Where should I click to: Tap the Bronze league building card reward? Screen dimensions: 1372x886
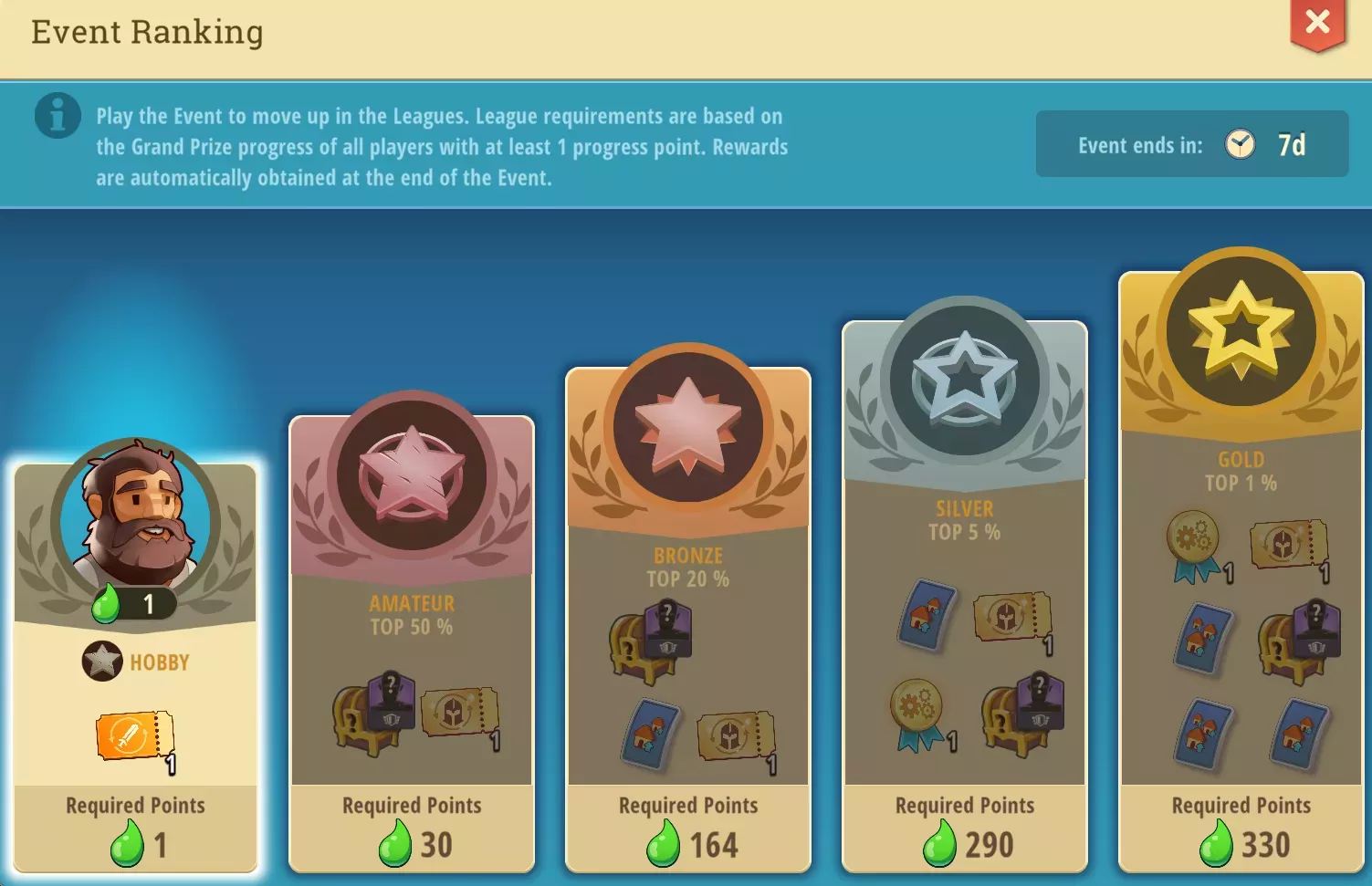coord(651,732)
